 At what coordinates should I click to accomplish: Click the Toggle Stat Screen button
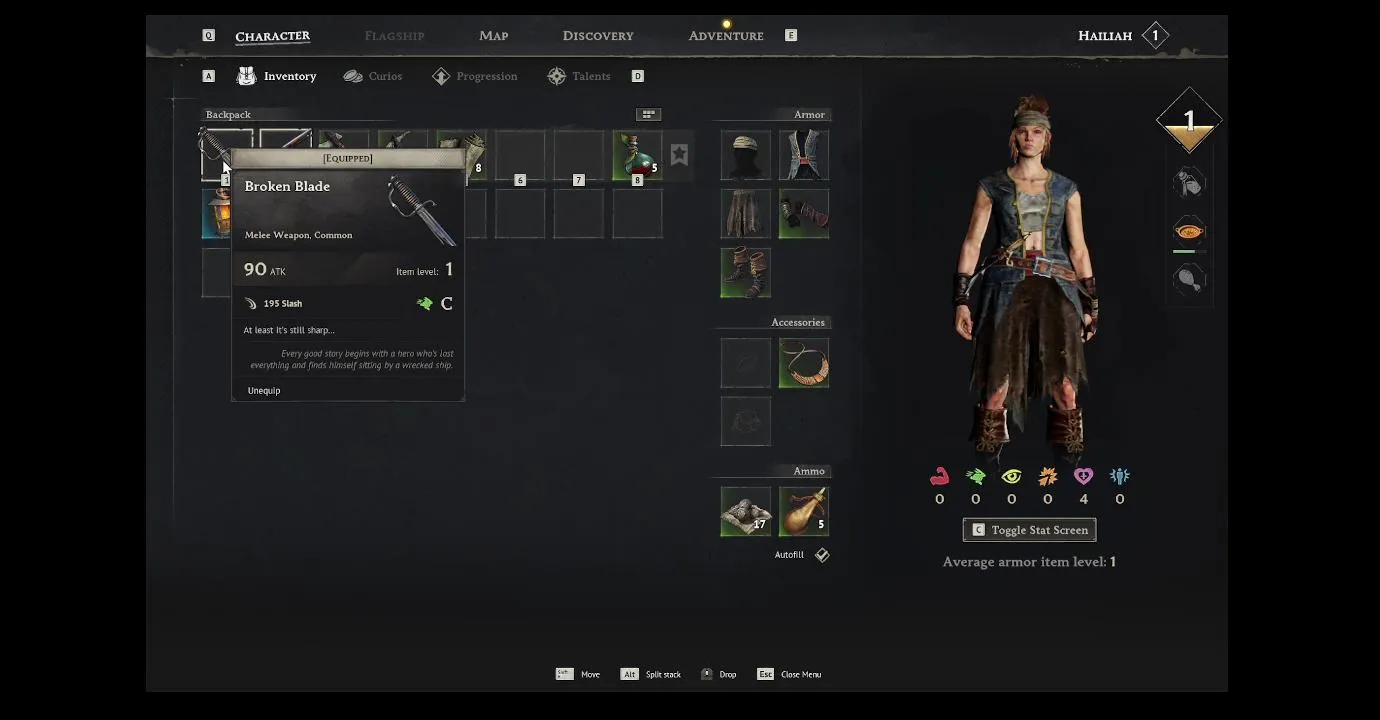click(x=1029, y=530)
